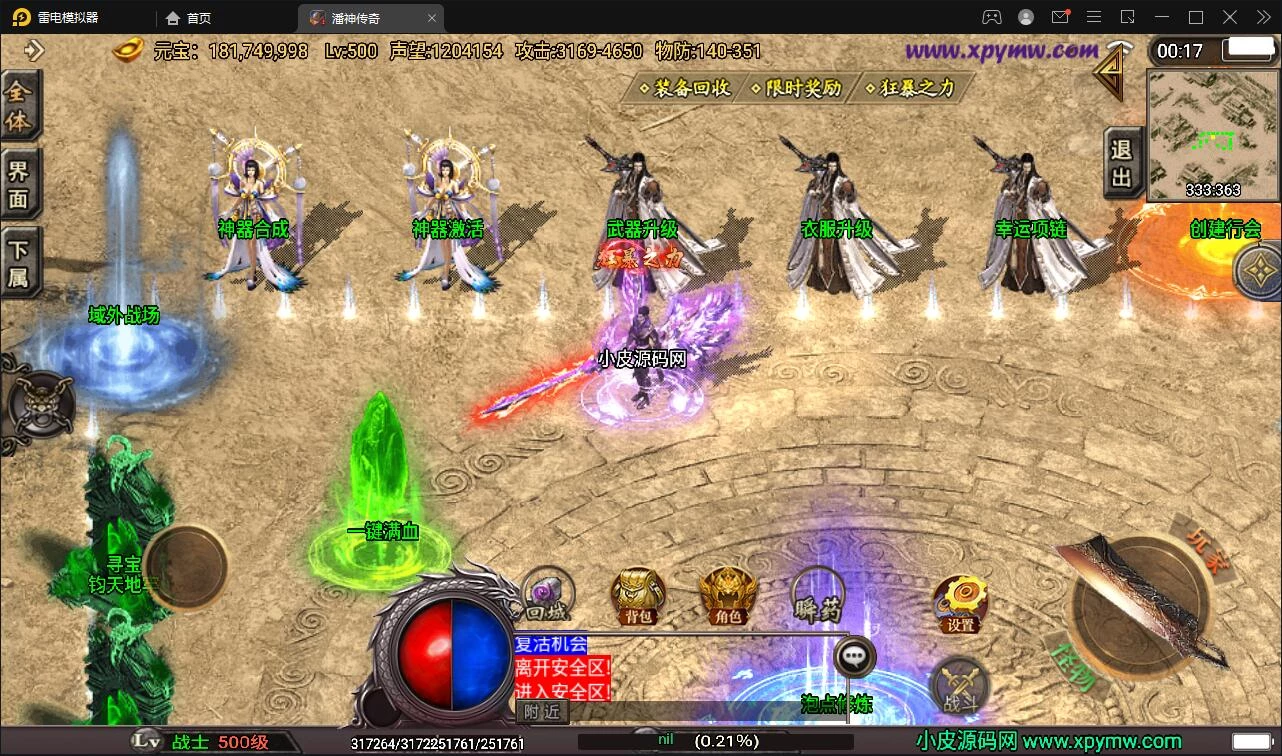Open the 瞬药 instant potion slot
1282x756 pixels.
pos(818,596)
